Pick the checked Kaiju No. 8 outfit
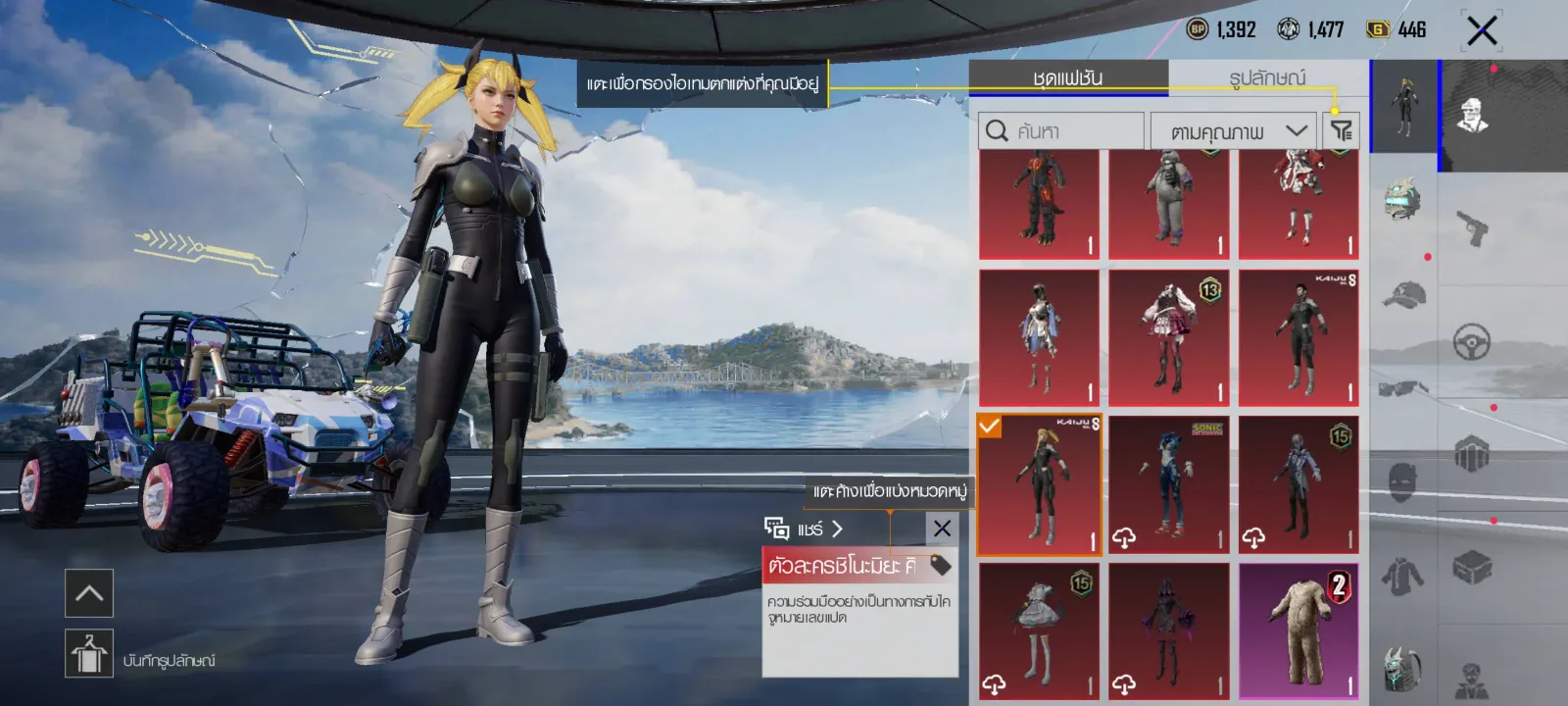1568x706 pixels. click(1039, 484)
